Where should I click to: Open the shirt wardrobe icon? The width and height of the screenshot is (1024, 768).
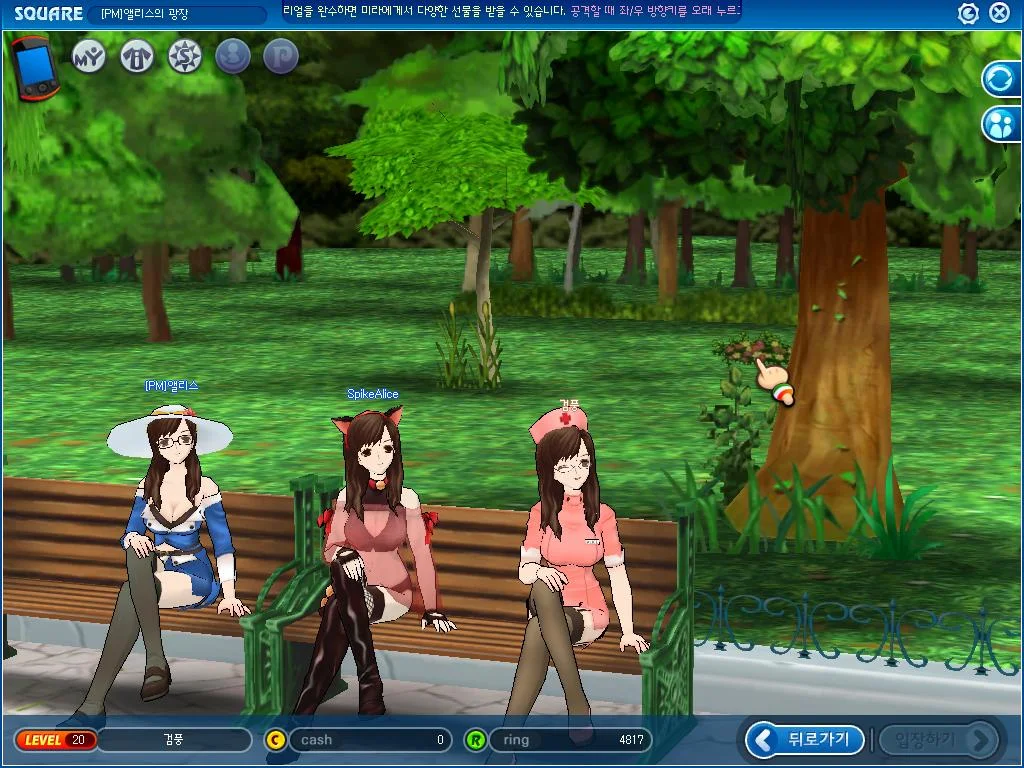point(137,57)
